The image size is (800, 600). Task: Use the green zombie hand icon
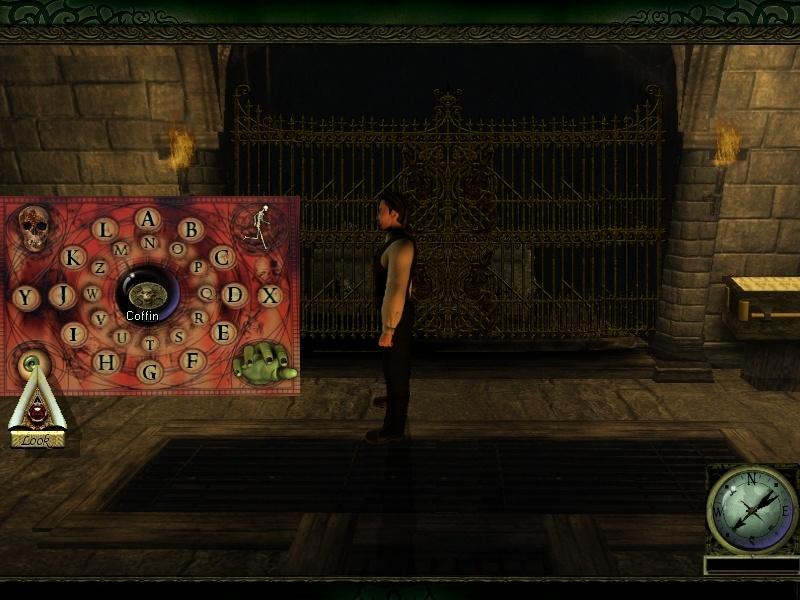pos(264,361)
